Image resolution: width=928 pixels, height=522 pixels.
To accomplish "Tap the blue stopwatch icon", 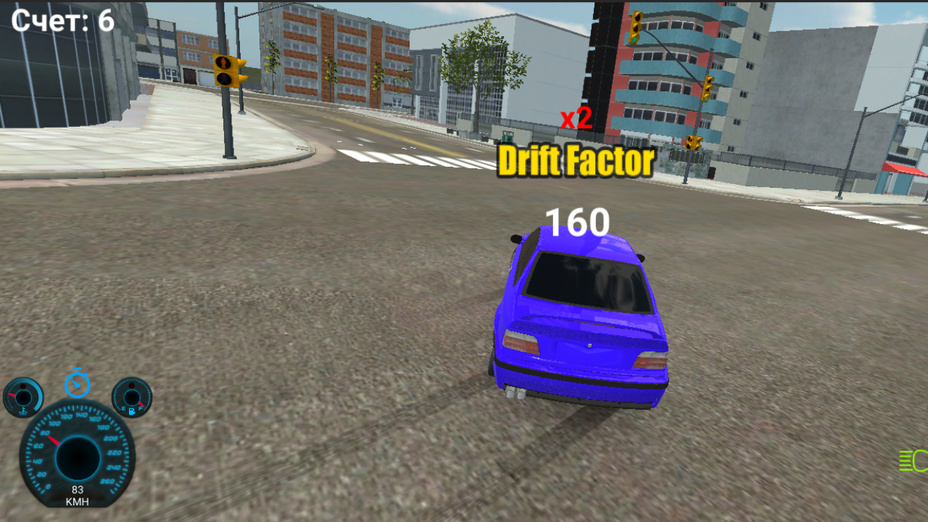I will 77,383.
